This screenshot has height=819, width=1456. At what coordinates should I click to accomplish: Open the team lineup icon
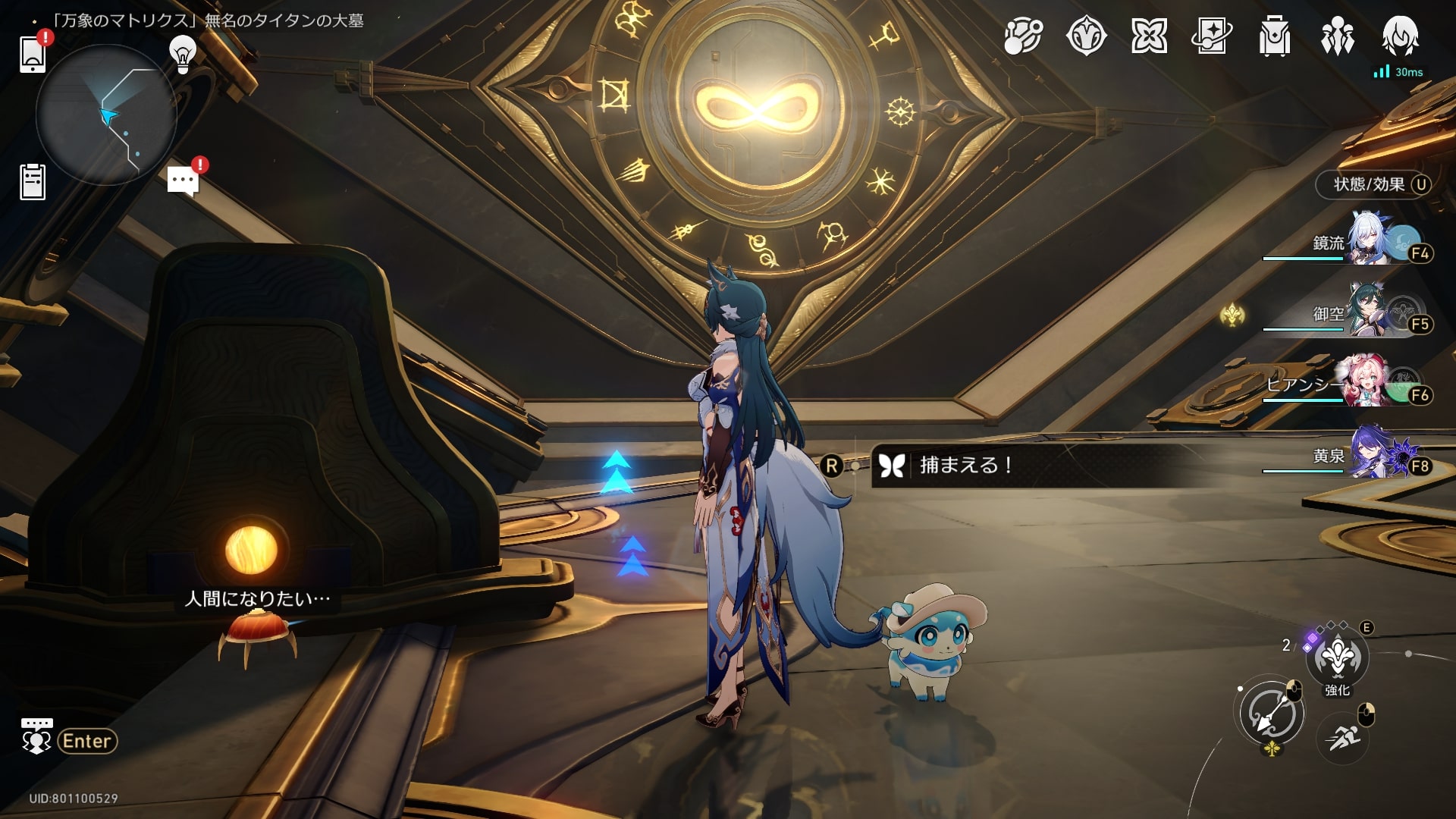click(x=1338, y=36)
